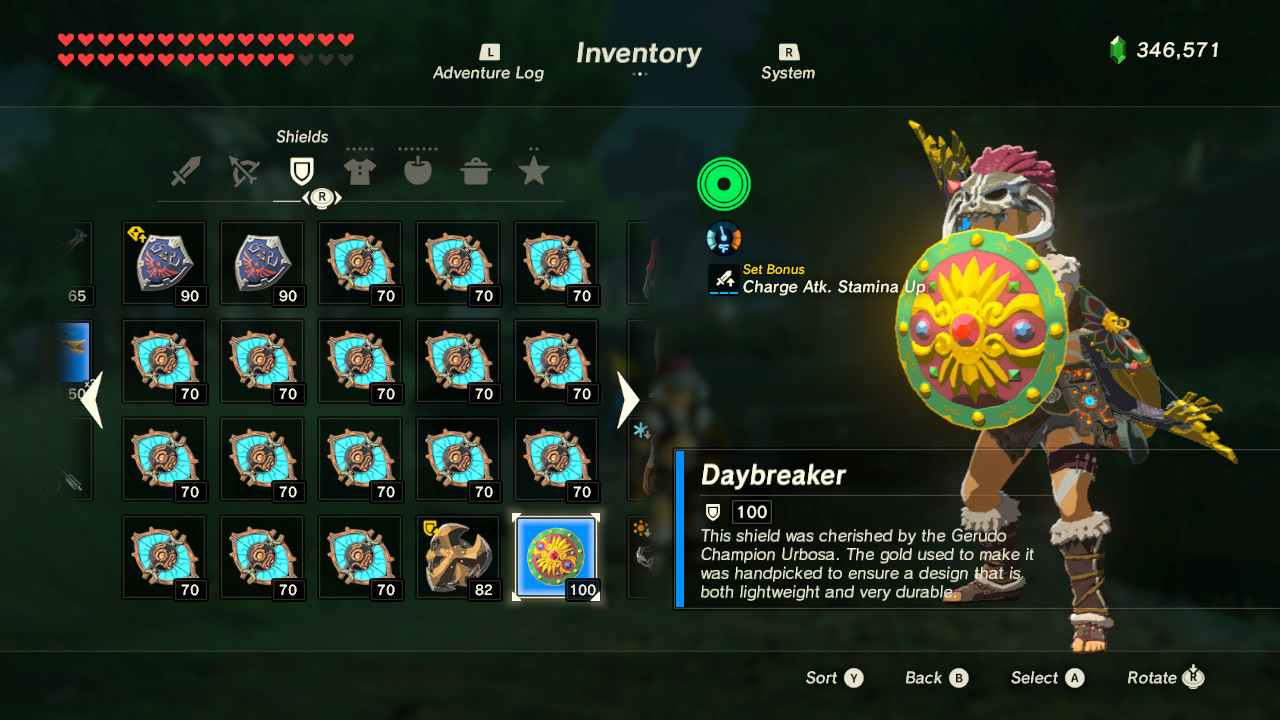This screenshot has width=1280, height=720.
Task: Select the swords category tab
Action: coord(187,169)
